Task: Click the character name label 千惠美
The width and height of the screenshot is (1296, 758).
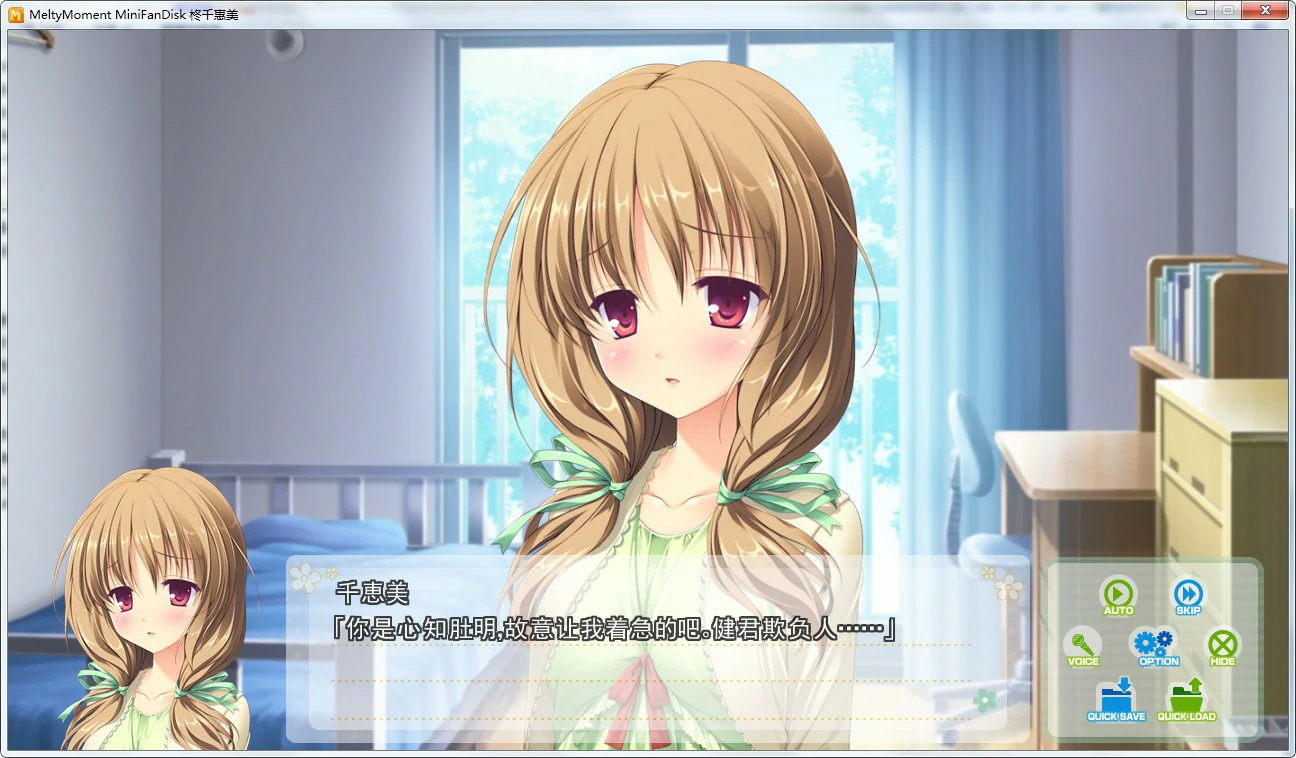Action: pyautogui.click(x=371, y=592)
